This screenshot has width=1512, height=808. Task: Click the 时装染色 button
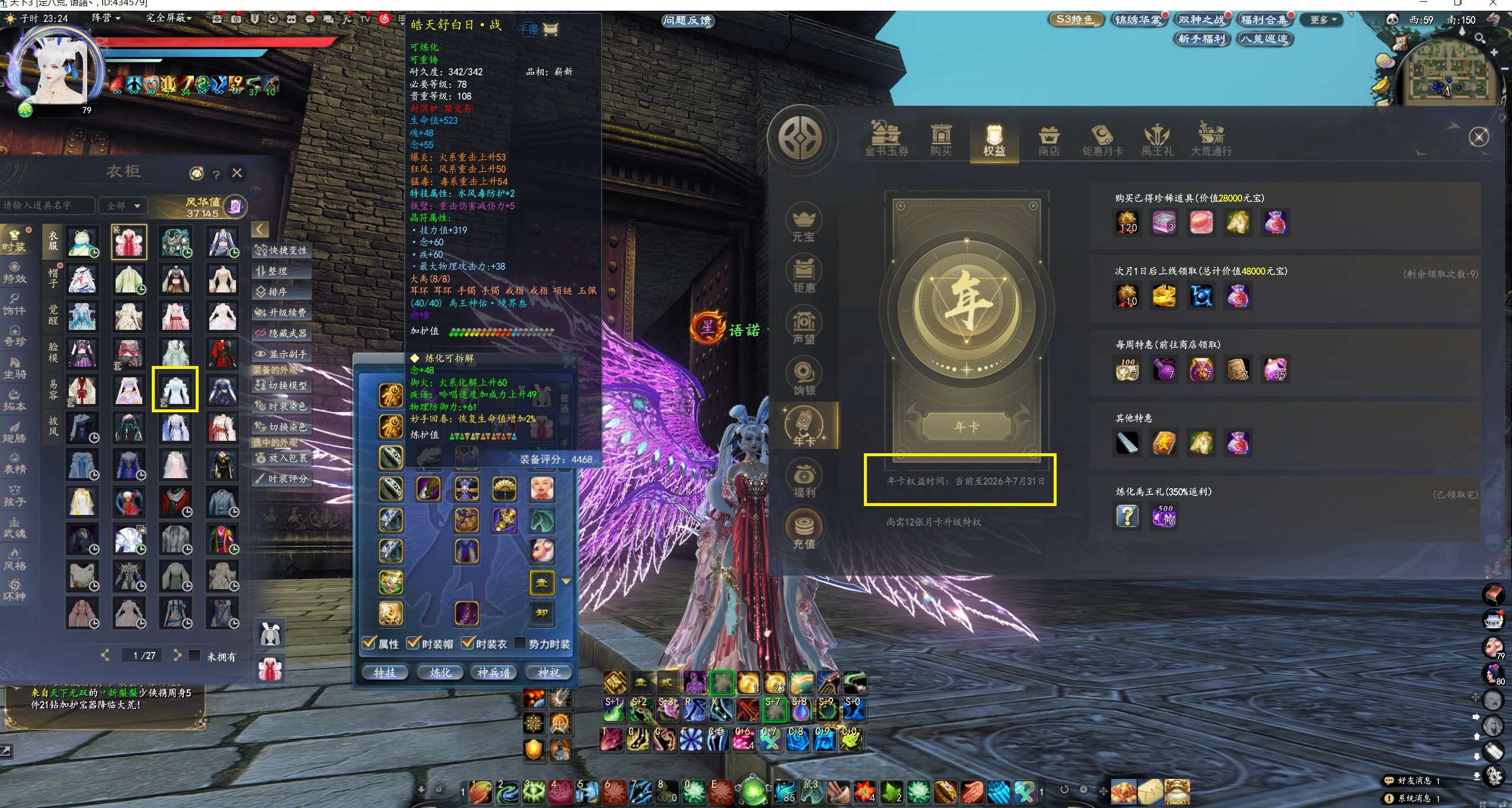(281, 406)
